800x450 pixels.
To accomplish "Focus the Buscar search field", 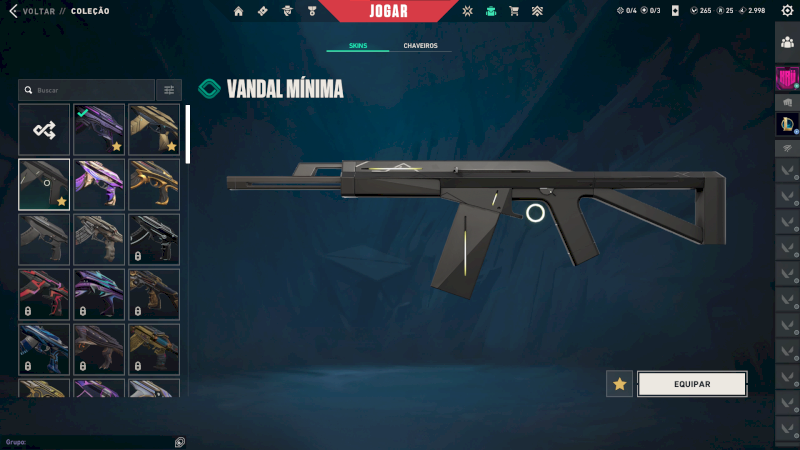I will tap(88, 90).
